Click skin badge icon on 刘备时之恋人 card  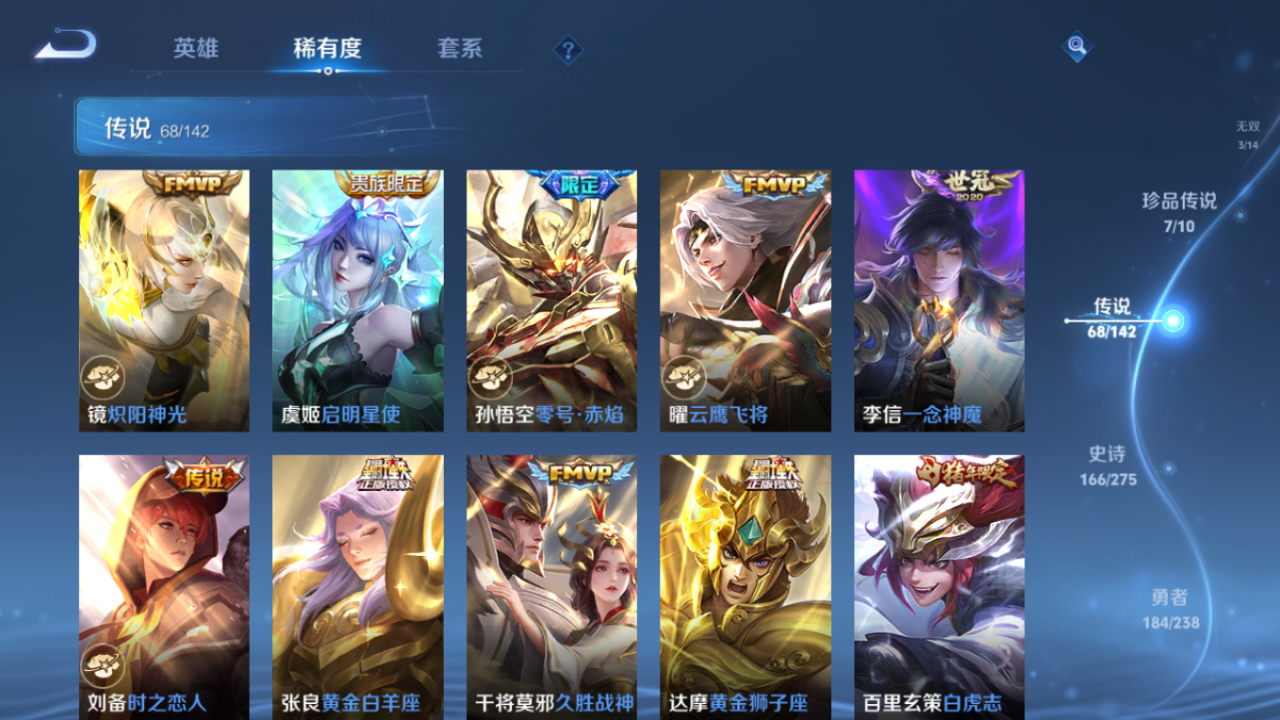101,665
